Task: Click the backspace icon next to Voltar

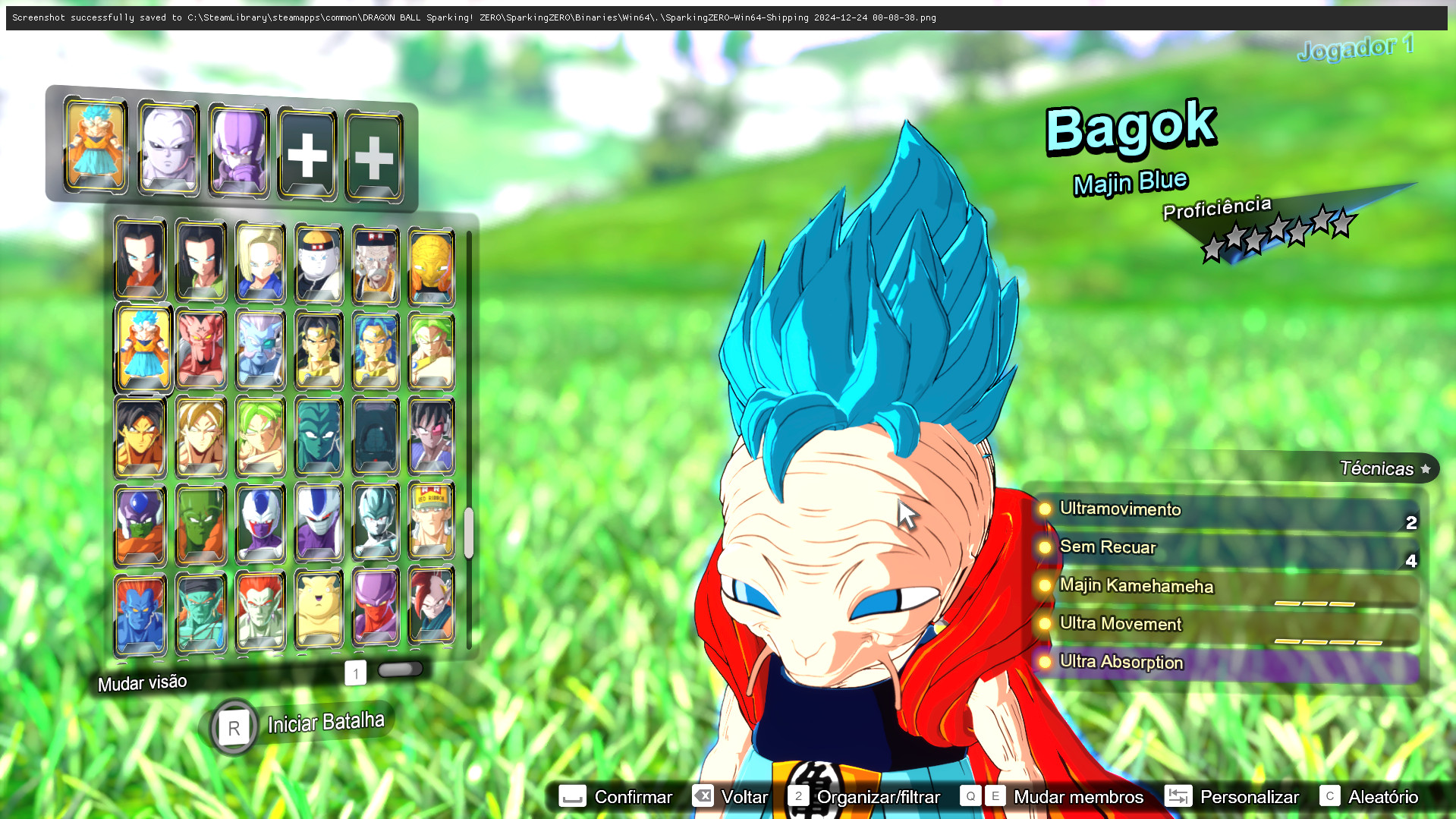Action: coord(704,796)
